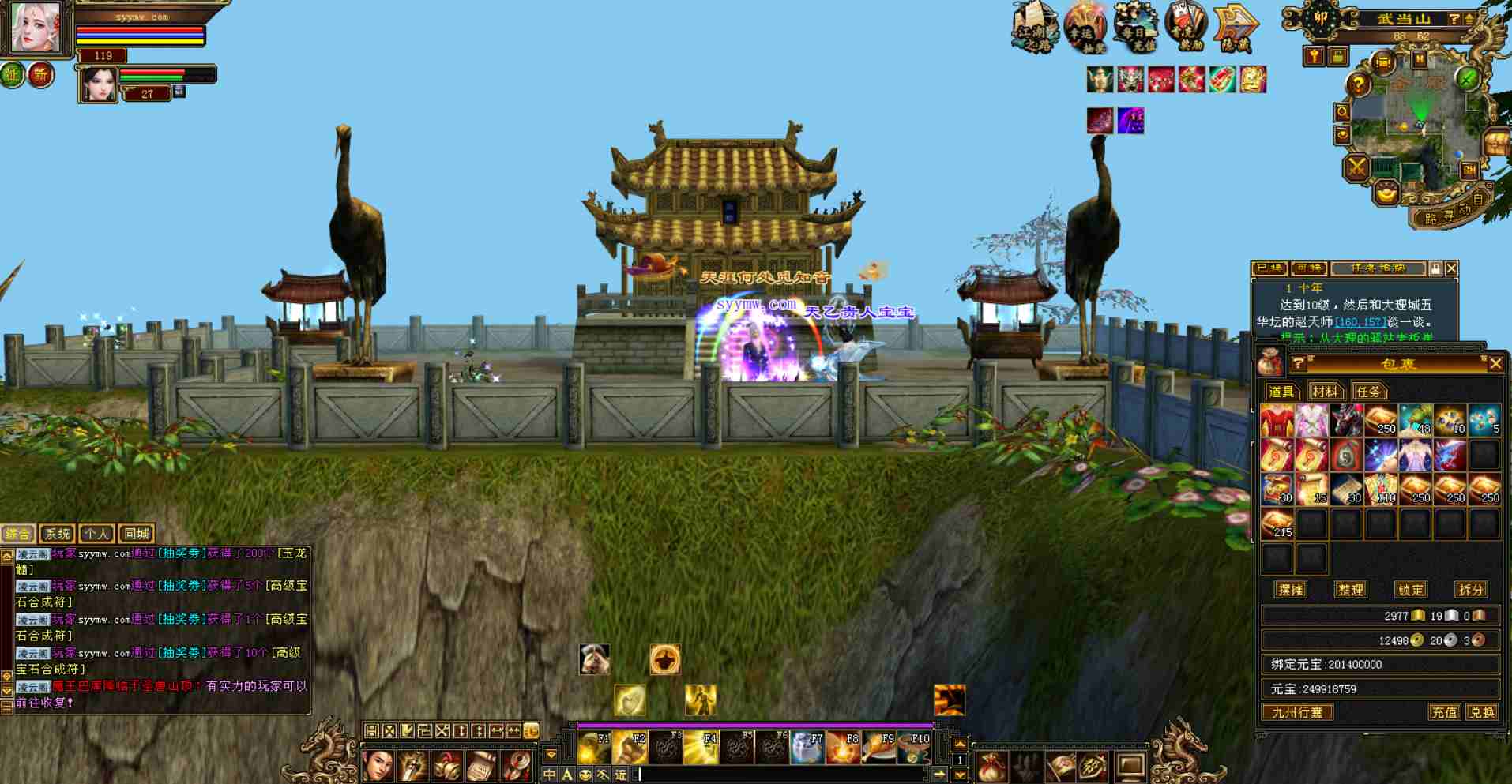Click the 摆摊 stall button

click(x=1290, y=590)
